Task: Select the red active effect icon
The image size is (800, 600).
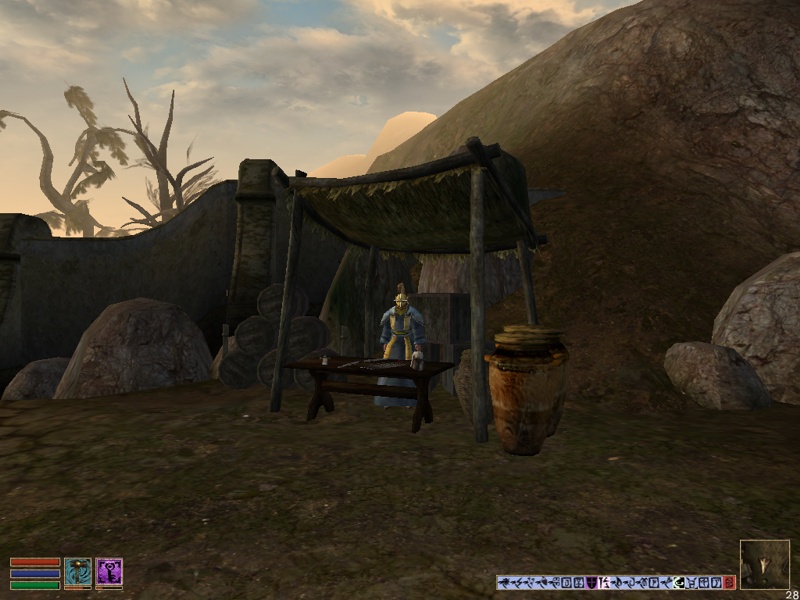Action: [x=729, y=582]
